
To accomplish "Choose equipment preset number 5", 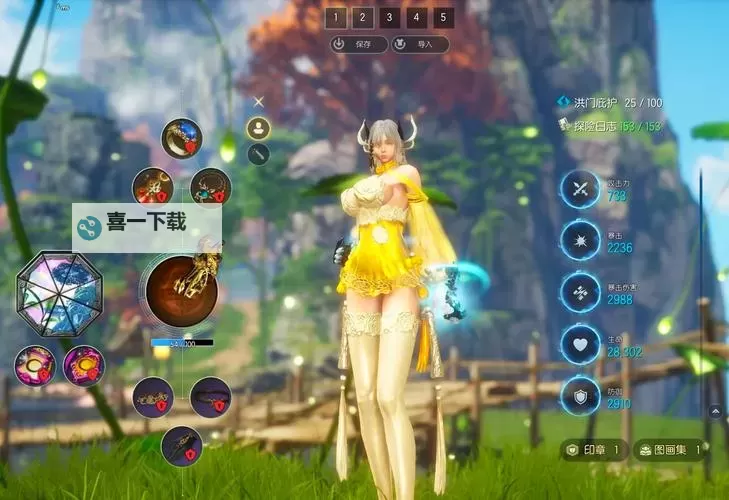I will tap(444, 17).
